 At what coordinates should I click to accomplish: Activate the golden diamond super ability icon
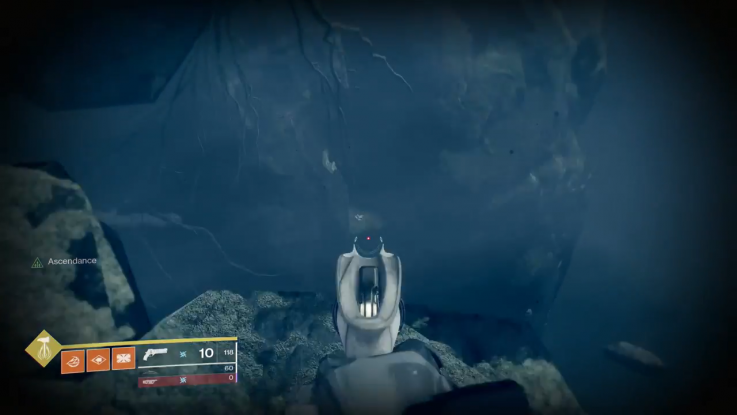(x=43, y=349)
